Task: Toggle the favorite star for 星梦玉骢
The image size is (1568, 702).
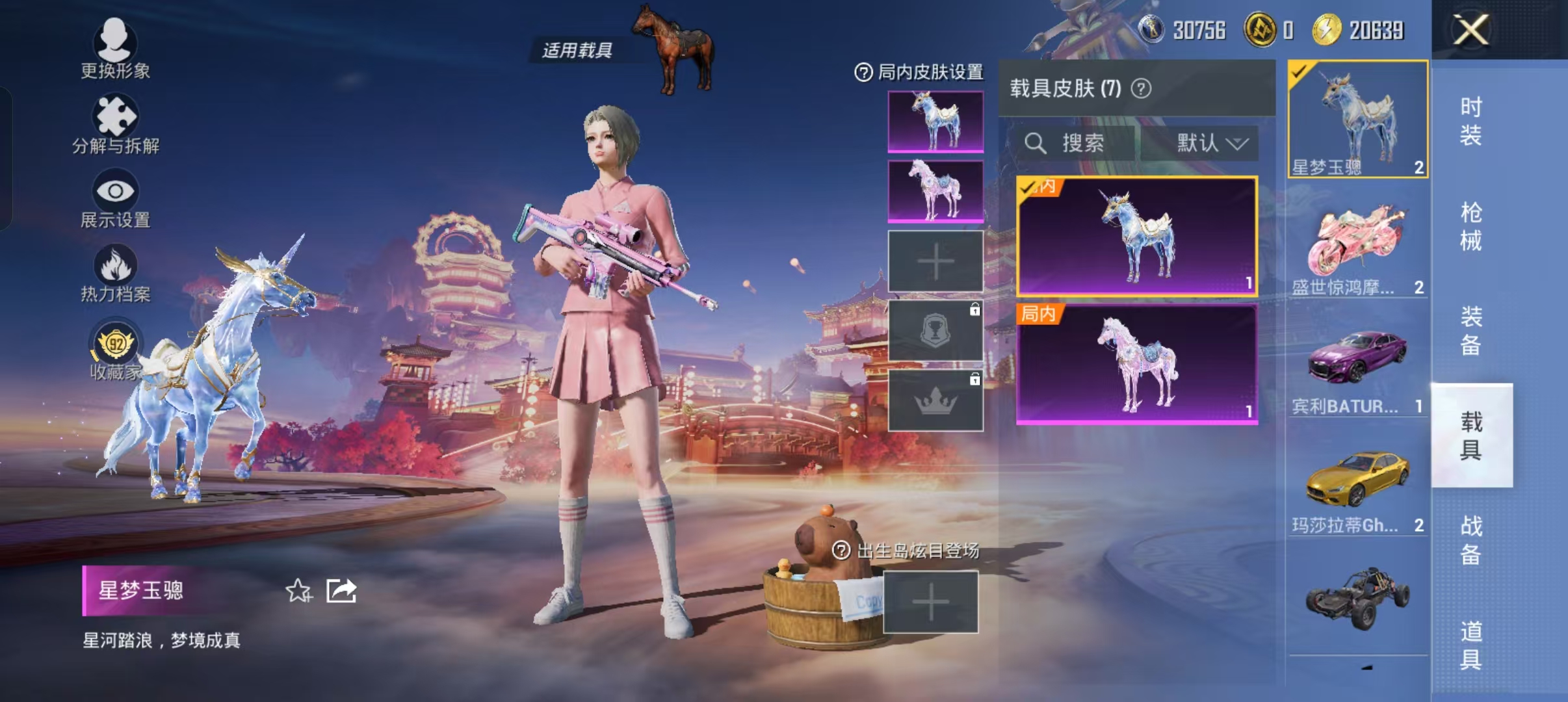Action: 298,591
